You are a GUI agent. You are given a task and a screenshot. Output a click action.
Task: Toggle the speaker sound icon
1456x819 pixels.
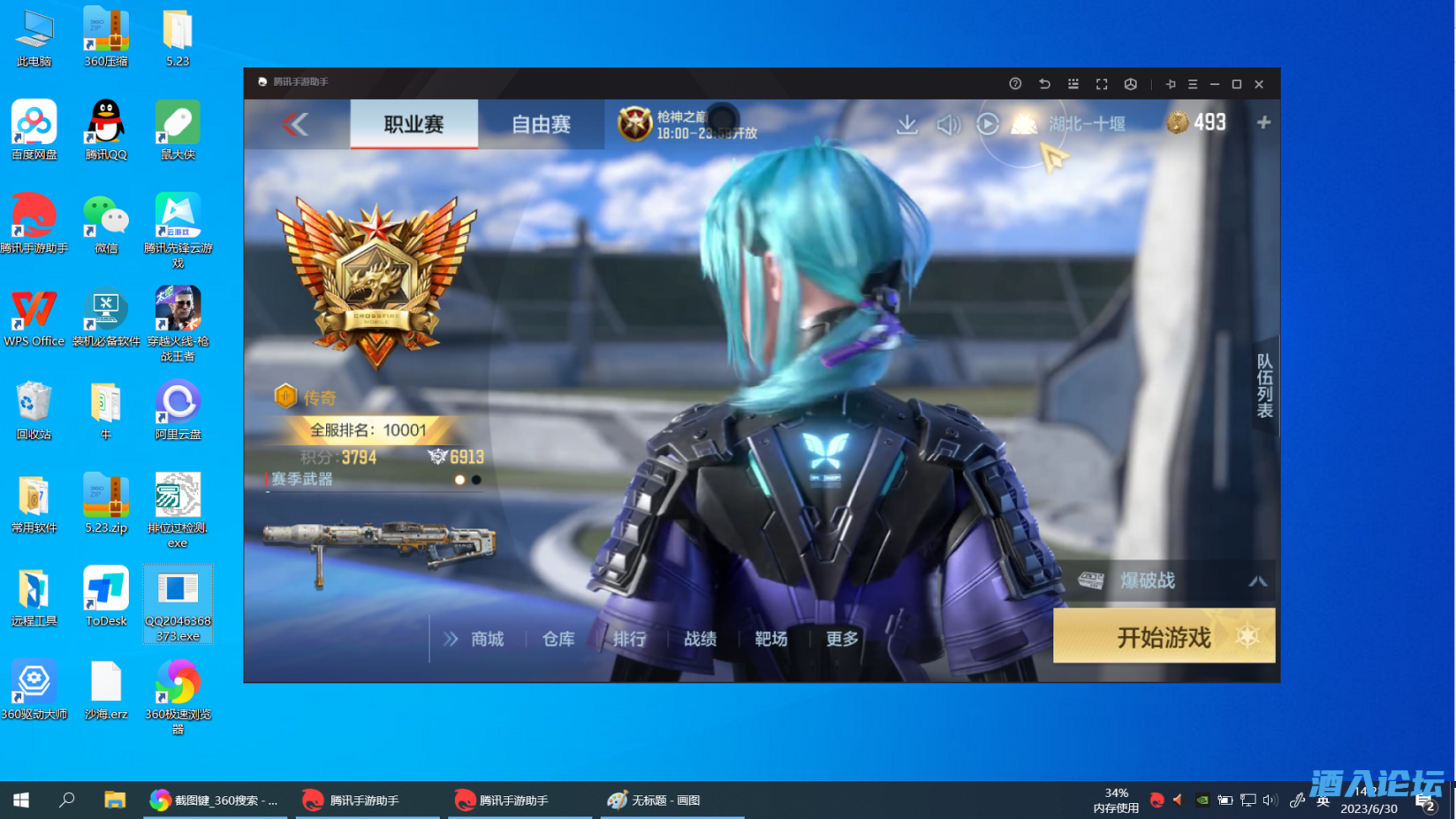click(x=948, y=125)
